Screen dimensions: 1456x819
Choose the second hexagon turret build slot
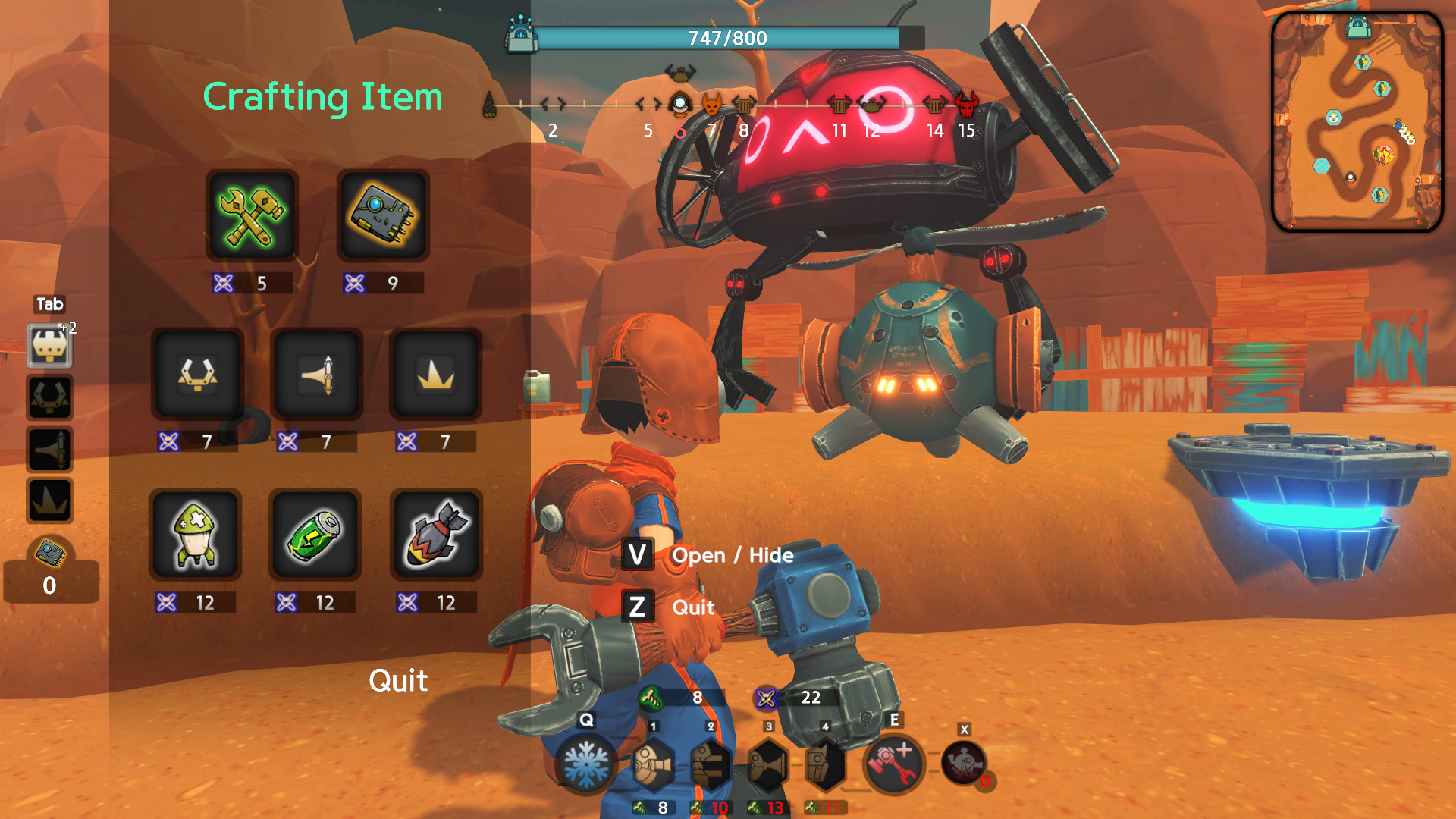pyautogui.click(x=711, y=764)
